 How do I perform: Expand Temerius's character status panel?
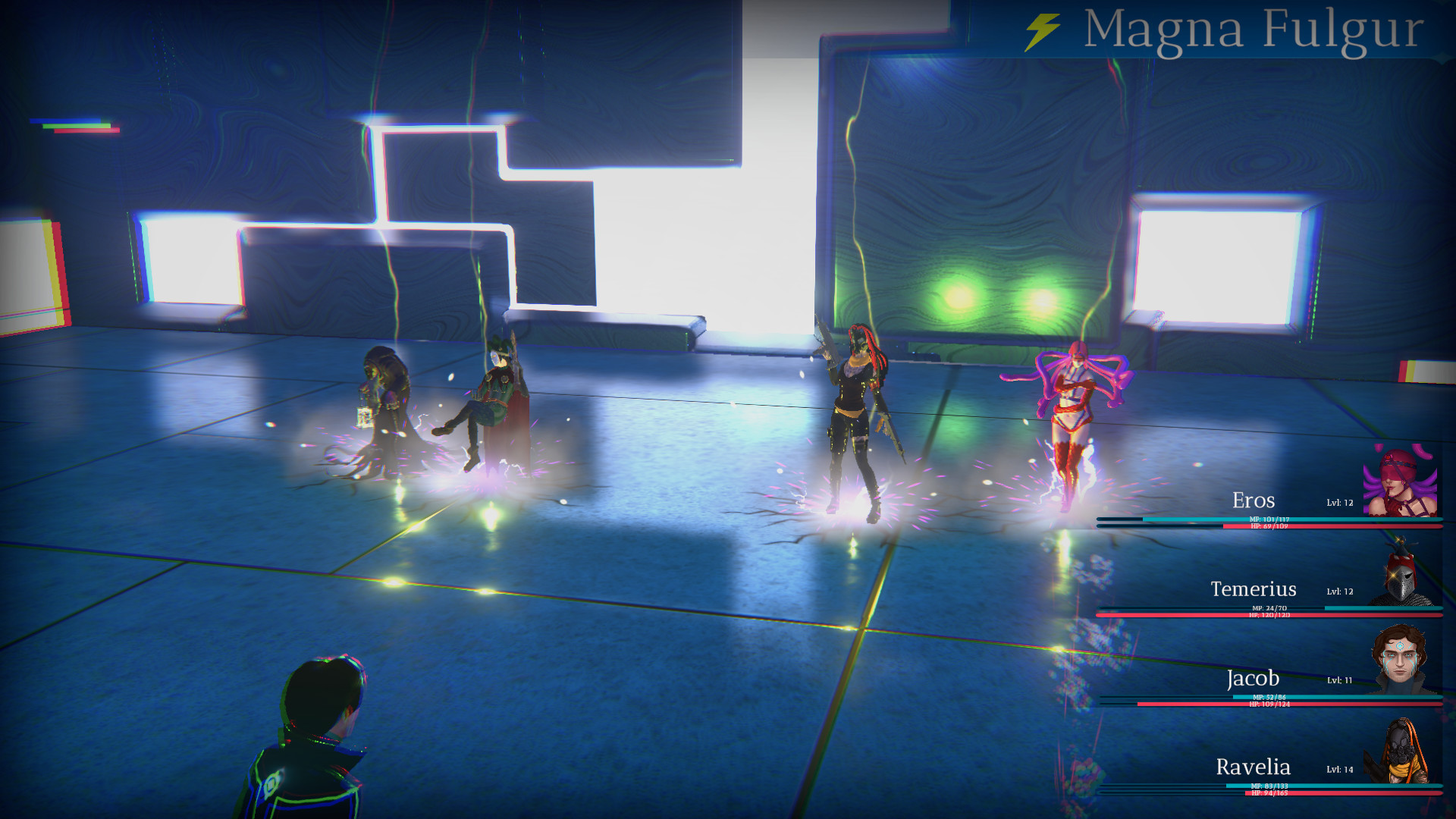tap(1289, 590)
